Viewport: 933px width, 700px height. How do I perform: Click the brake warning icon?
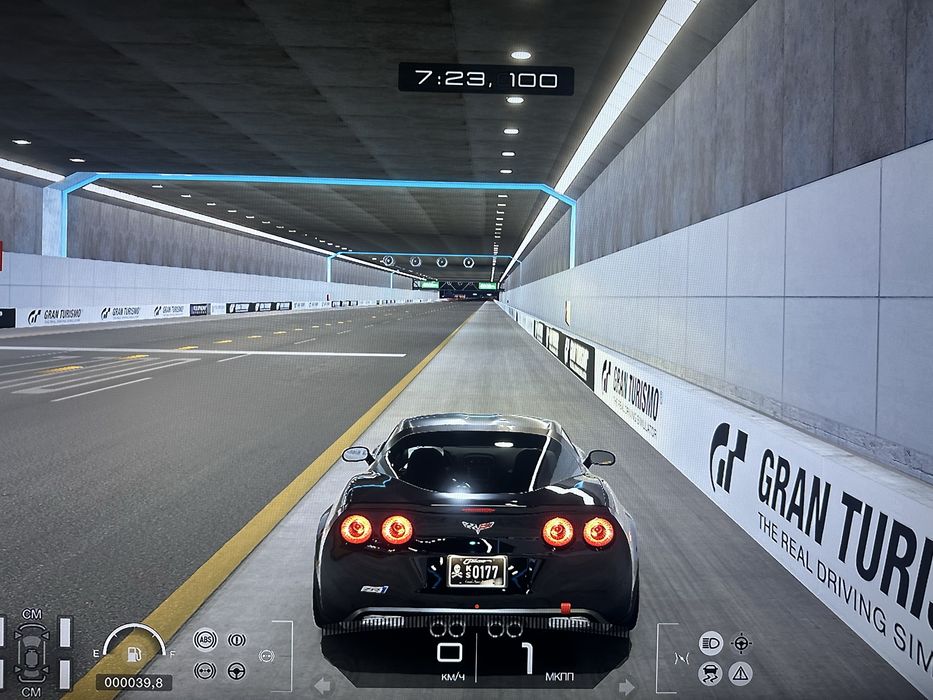click(237, 639)
